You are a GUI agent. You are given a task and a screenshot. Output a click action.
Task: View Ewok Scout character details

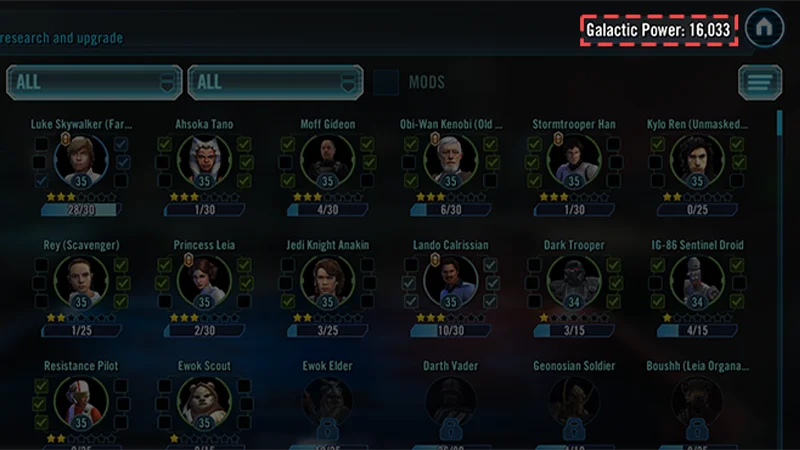204,400
